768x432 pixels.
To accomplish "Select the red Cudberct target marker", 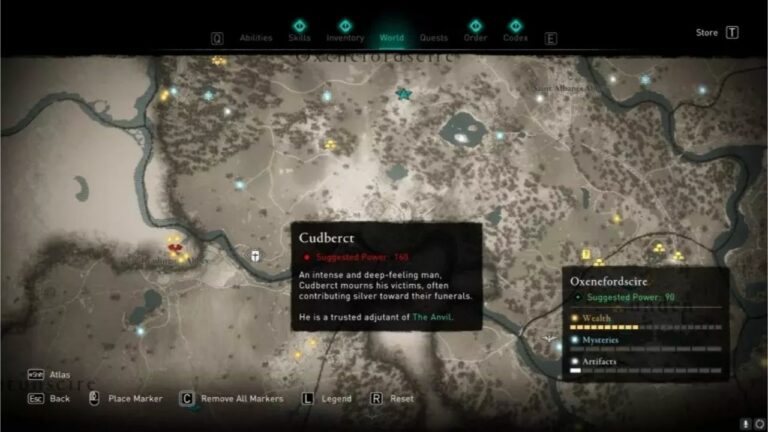I will (x=175, y=249).
